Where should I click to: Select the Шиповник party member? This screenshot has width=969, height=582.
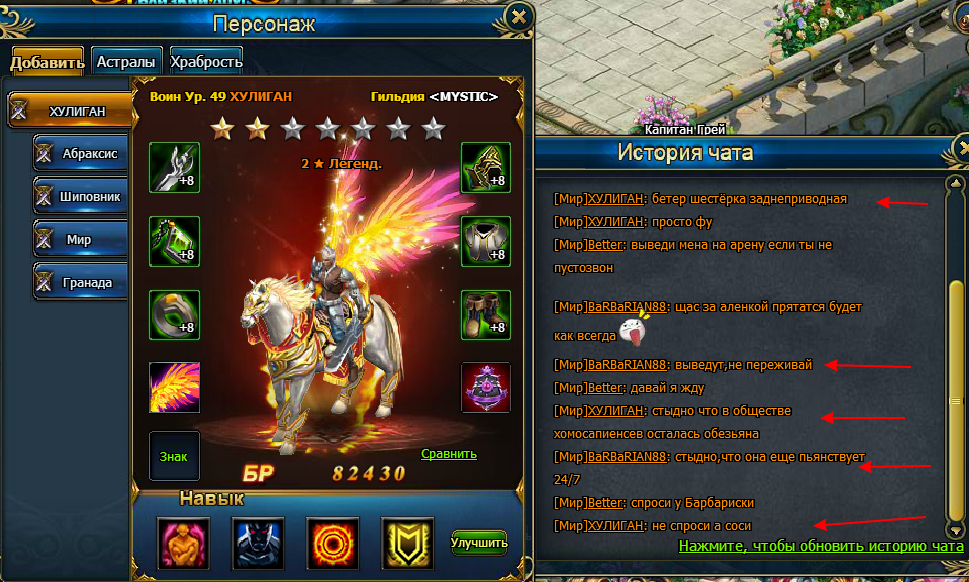(x=80, y=197)
